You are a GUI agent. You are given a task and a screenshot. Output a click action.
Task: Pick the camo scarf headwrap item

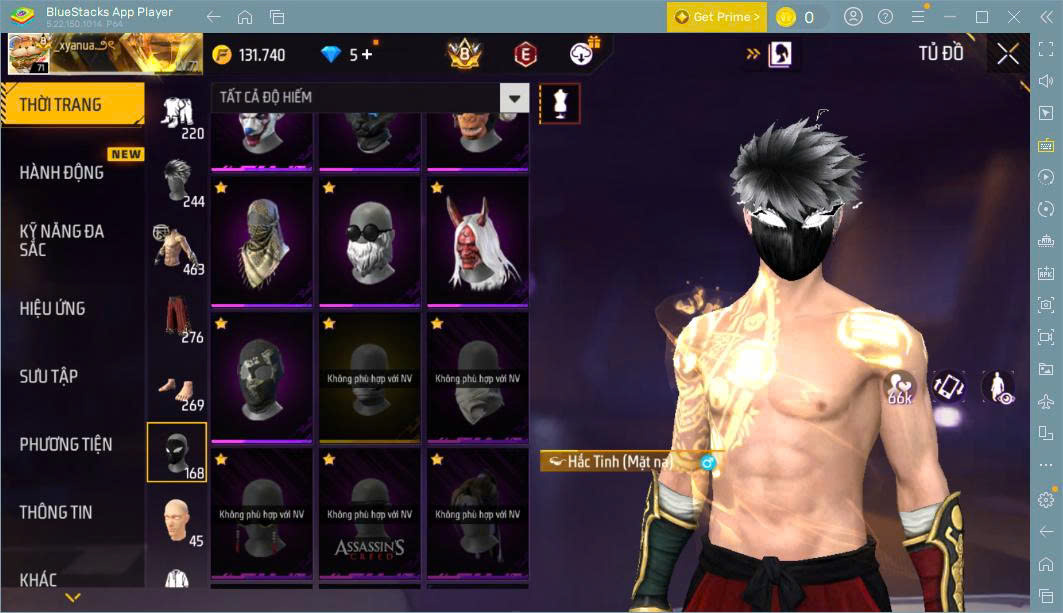pyautogui.click(x=261, y=240)
